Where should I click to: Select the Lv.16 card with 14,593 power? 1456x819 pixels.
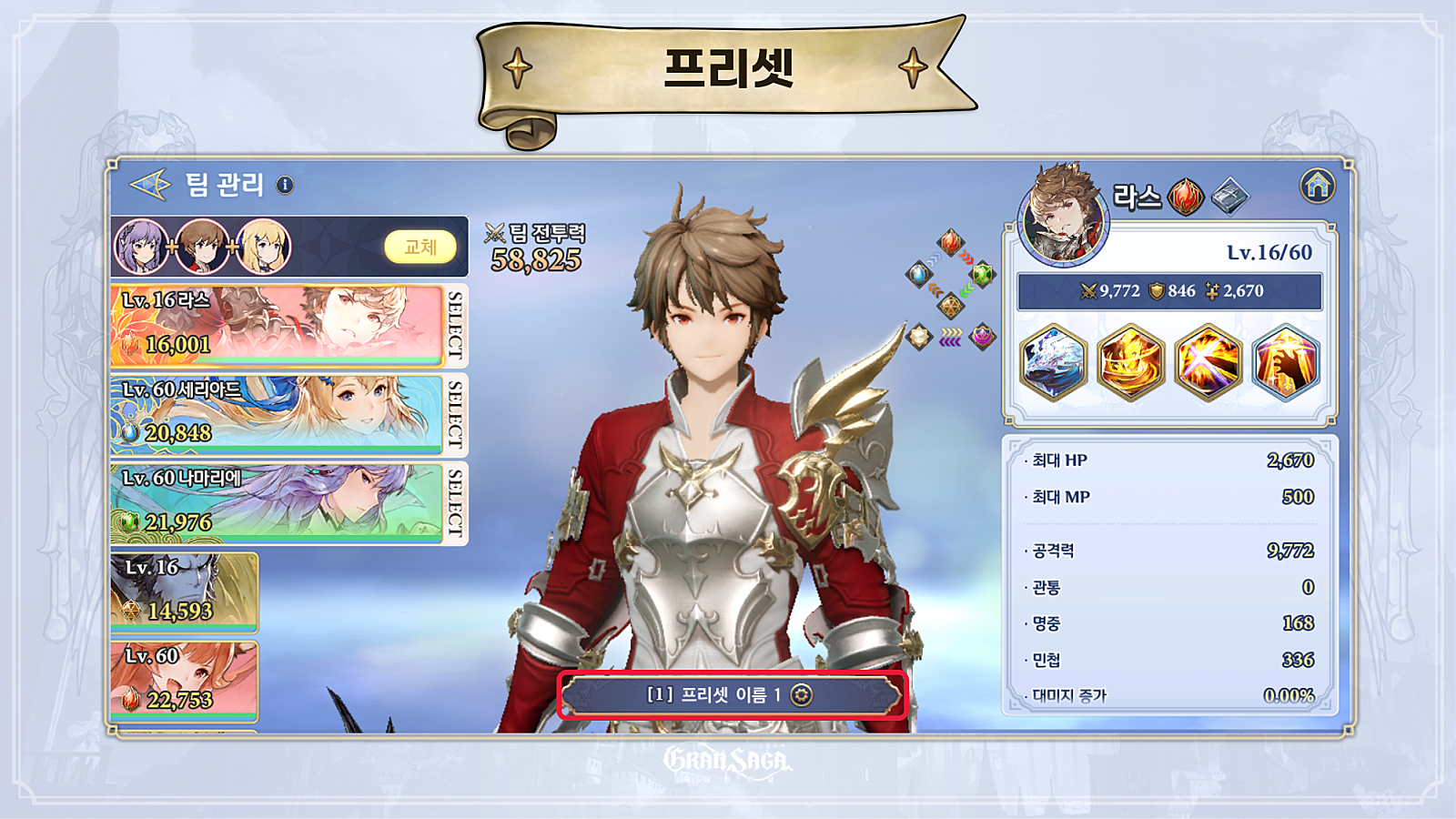coord(184,591)
